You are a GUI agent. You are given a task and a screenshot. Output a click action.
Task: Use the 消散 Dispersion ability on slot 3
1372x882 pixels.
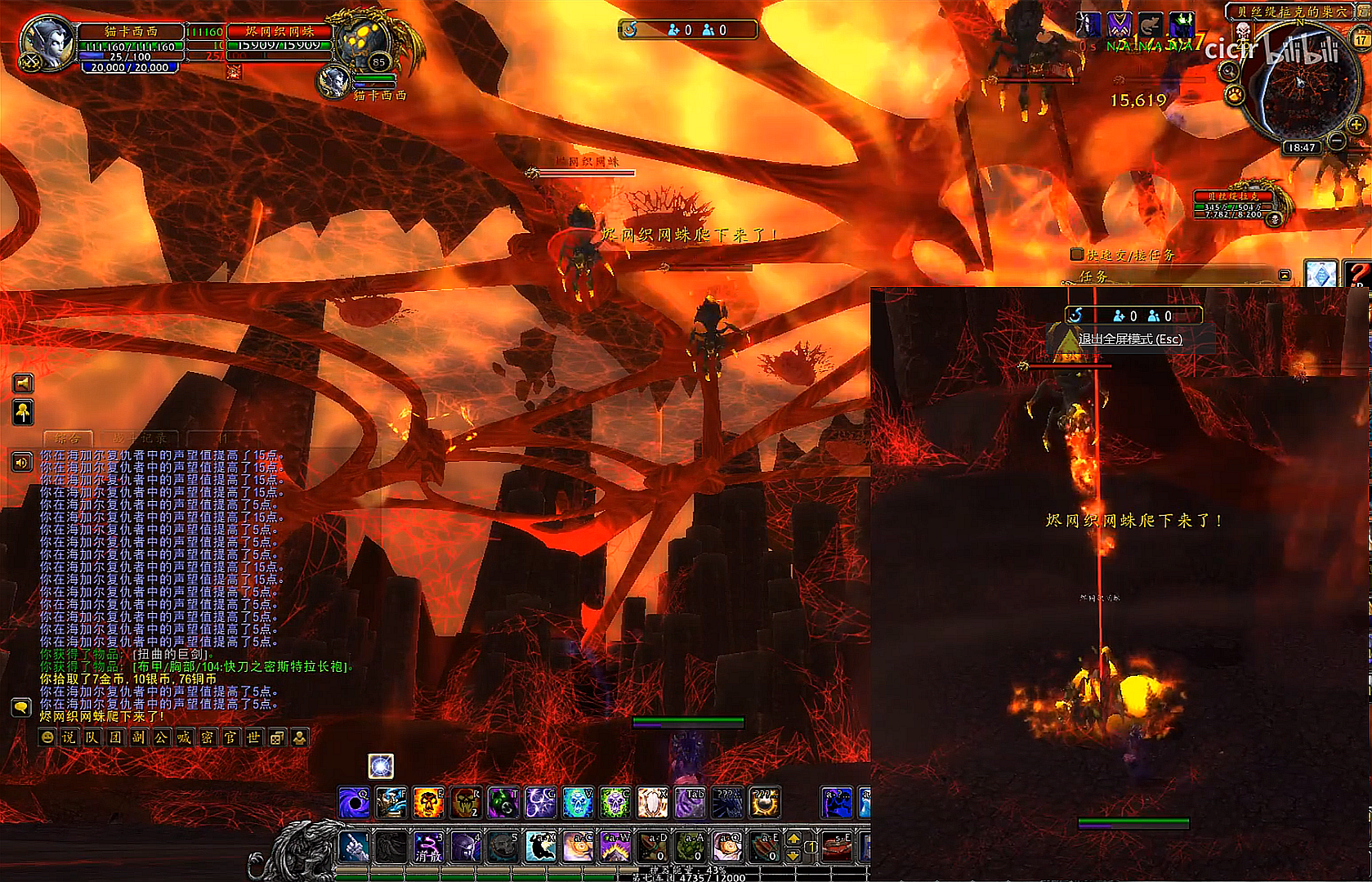(x=428, y=847)
